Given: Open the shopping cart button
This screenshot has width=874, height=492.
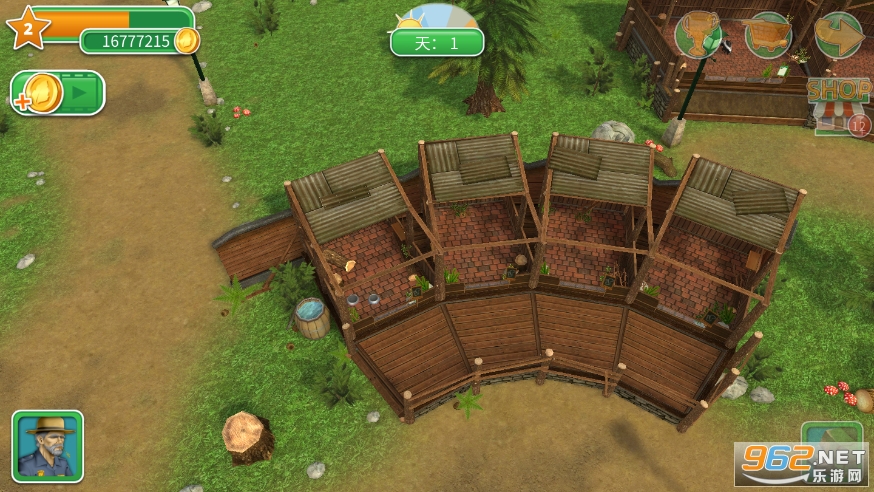Looking at the screenshot, I should 768,36.
